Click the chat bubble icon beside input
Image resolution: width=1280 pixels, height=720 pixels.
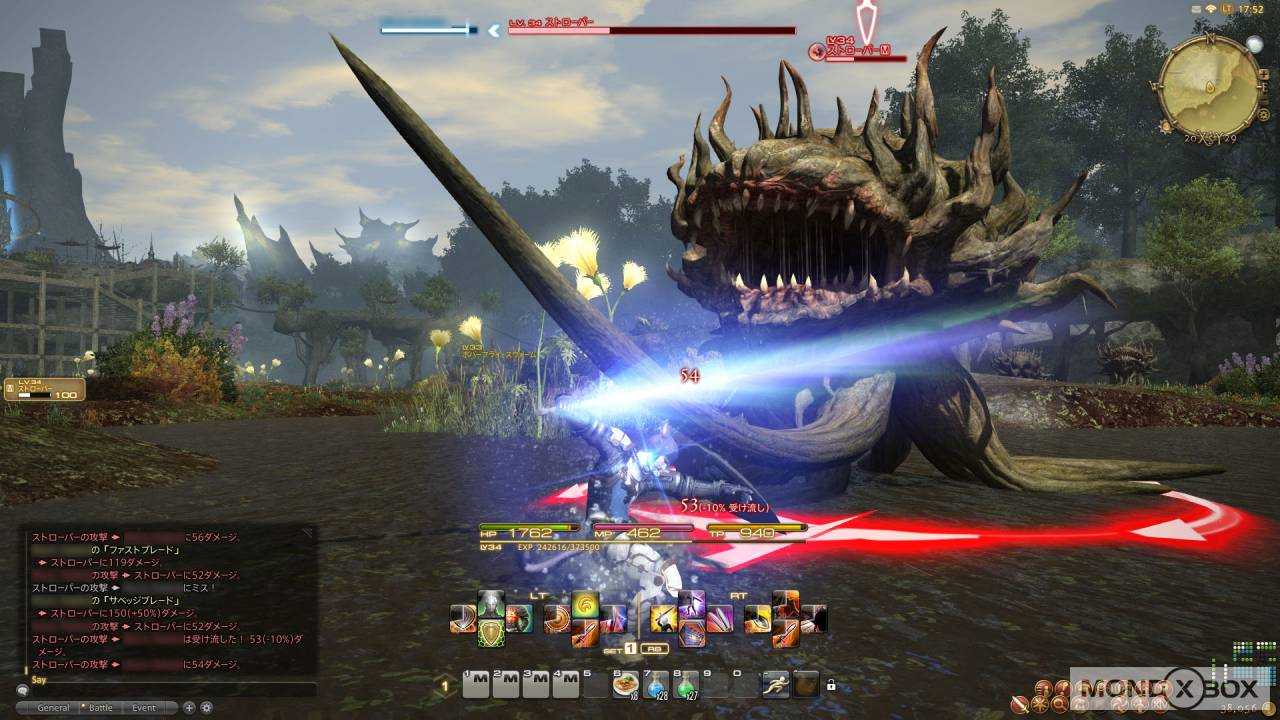click(x=22, y=690)
